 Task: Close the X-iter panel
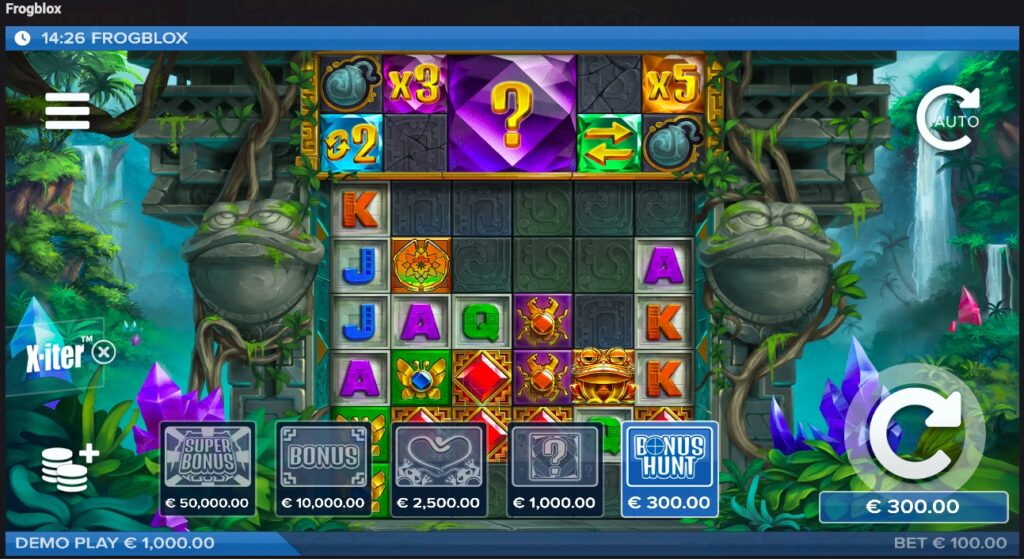pyautogui.click(x=104, y=352)
